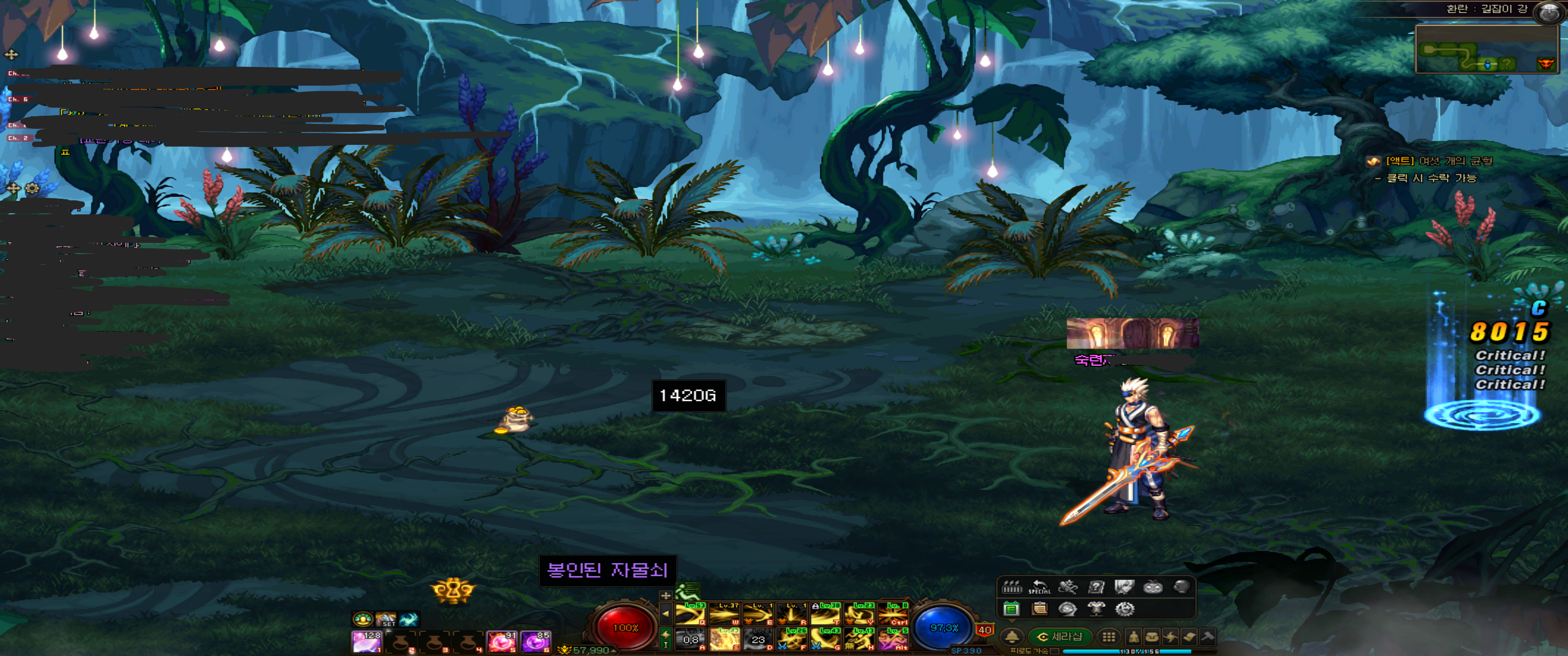Open the grid menu button
1568x656 pixels.
(x=1109, y=637)
